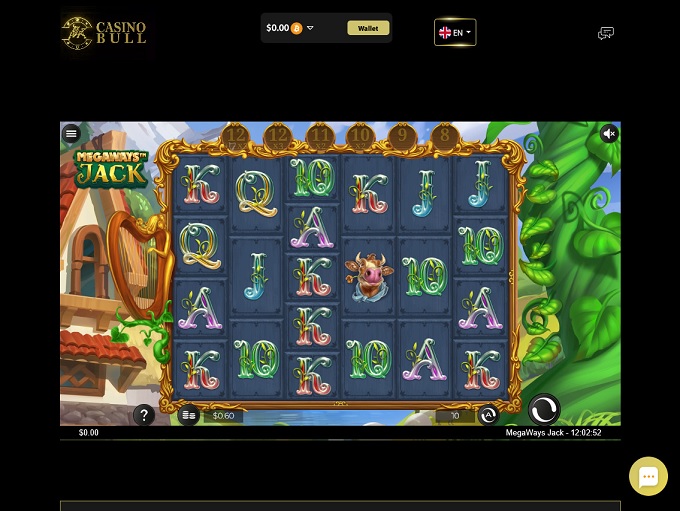
Task: Open the live support chat bubble
Action: click(648, 476)
